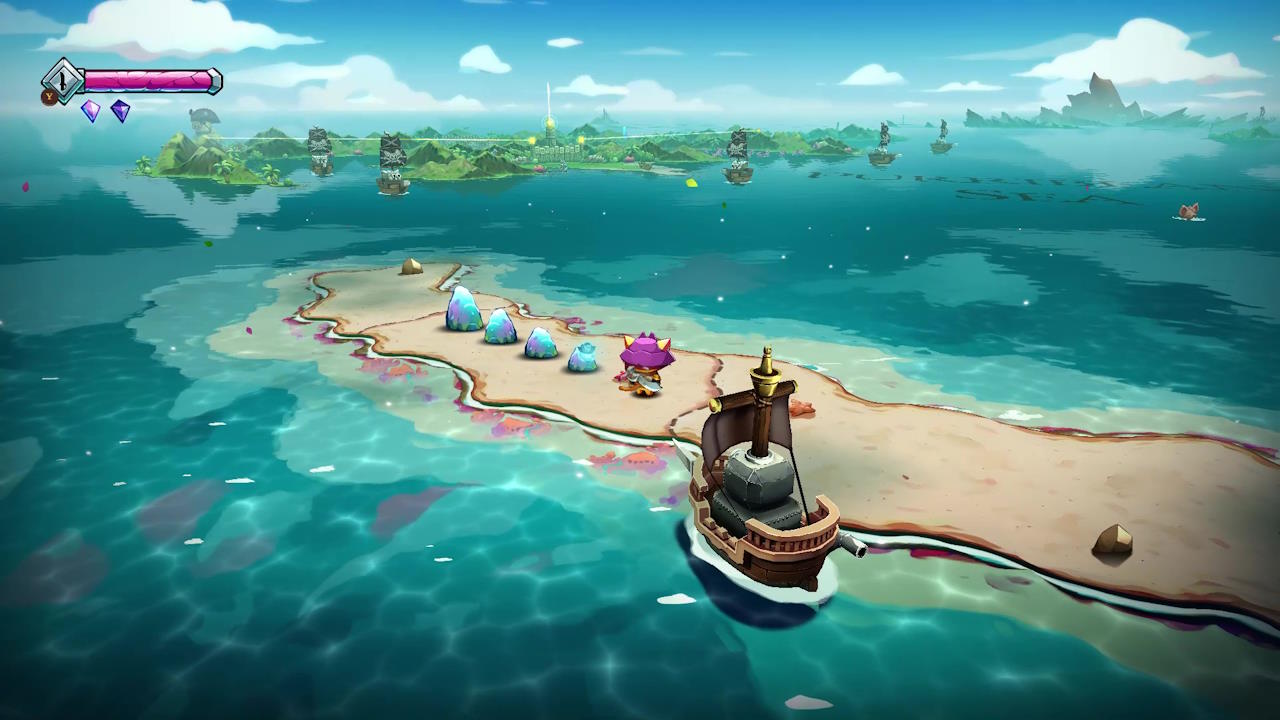Click the rock on the right sandbar

[1113, 537]
